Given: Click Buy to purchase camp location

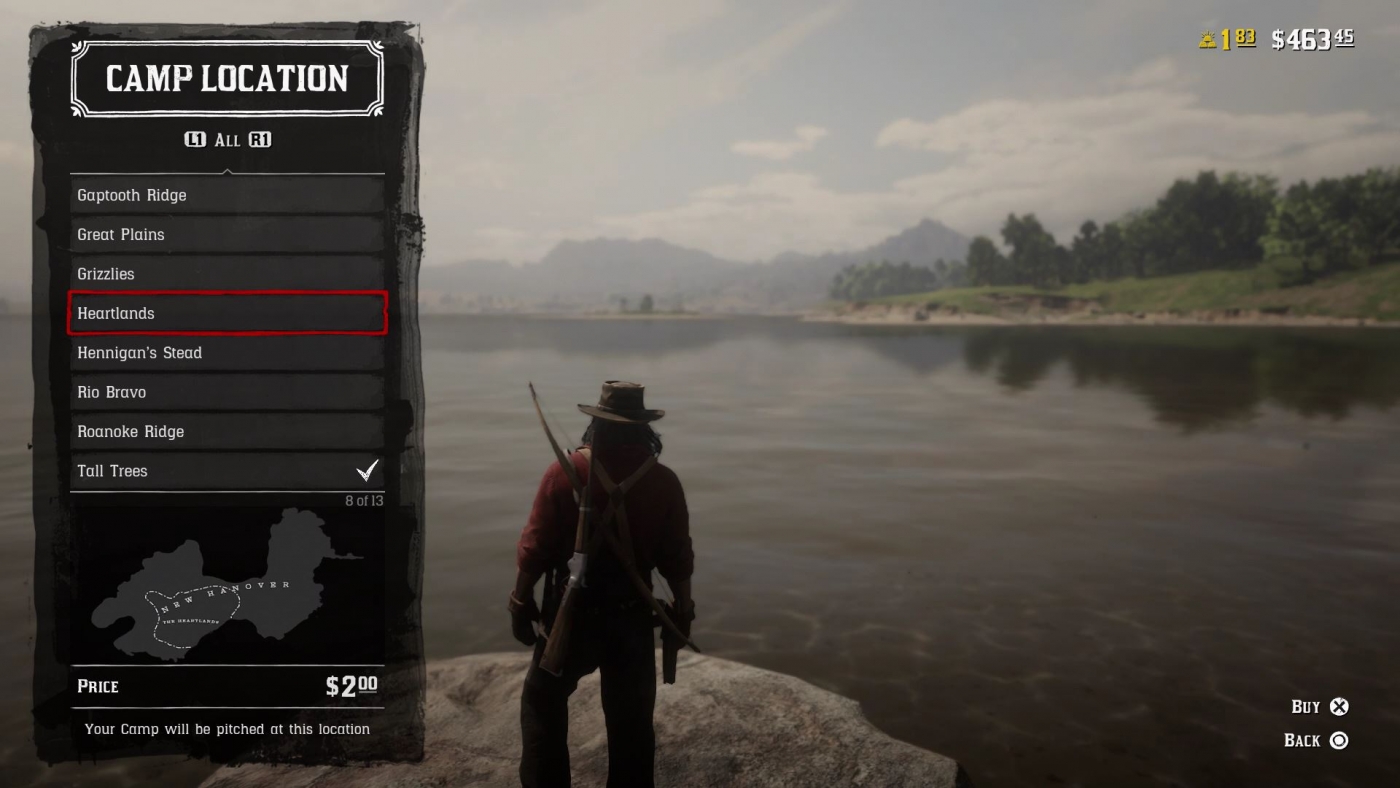Looking at the screenshot, I should pyautogui.click(x=1320, y=706).
